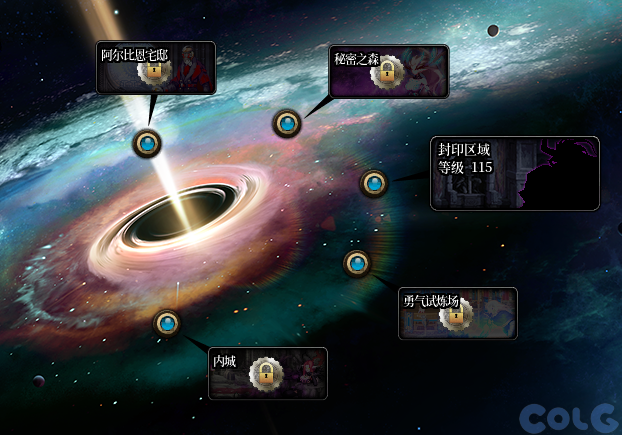622x435 pixels.
Task: Choose the blue map node attached to 秘密之森
Action: click(287, 124)
